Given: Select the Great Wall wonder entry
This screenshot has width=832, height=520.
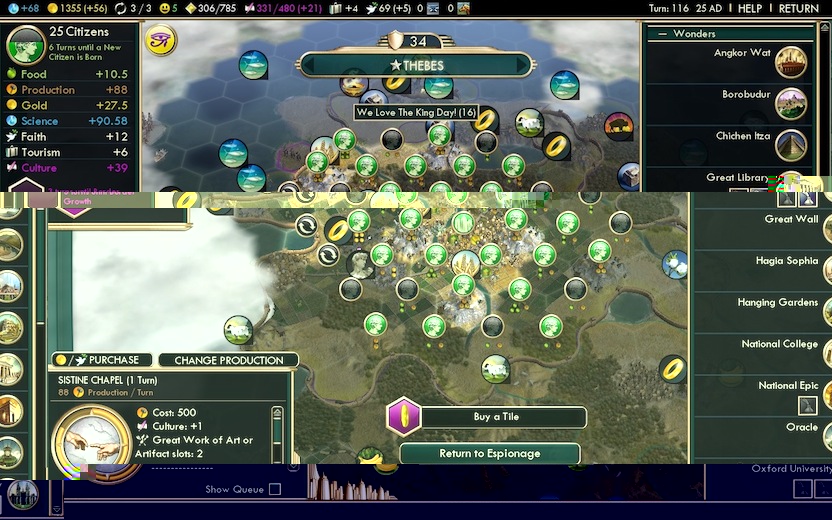Looking at the screenshot, I should 791,219.
